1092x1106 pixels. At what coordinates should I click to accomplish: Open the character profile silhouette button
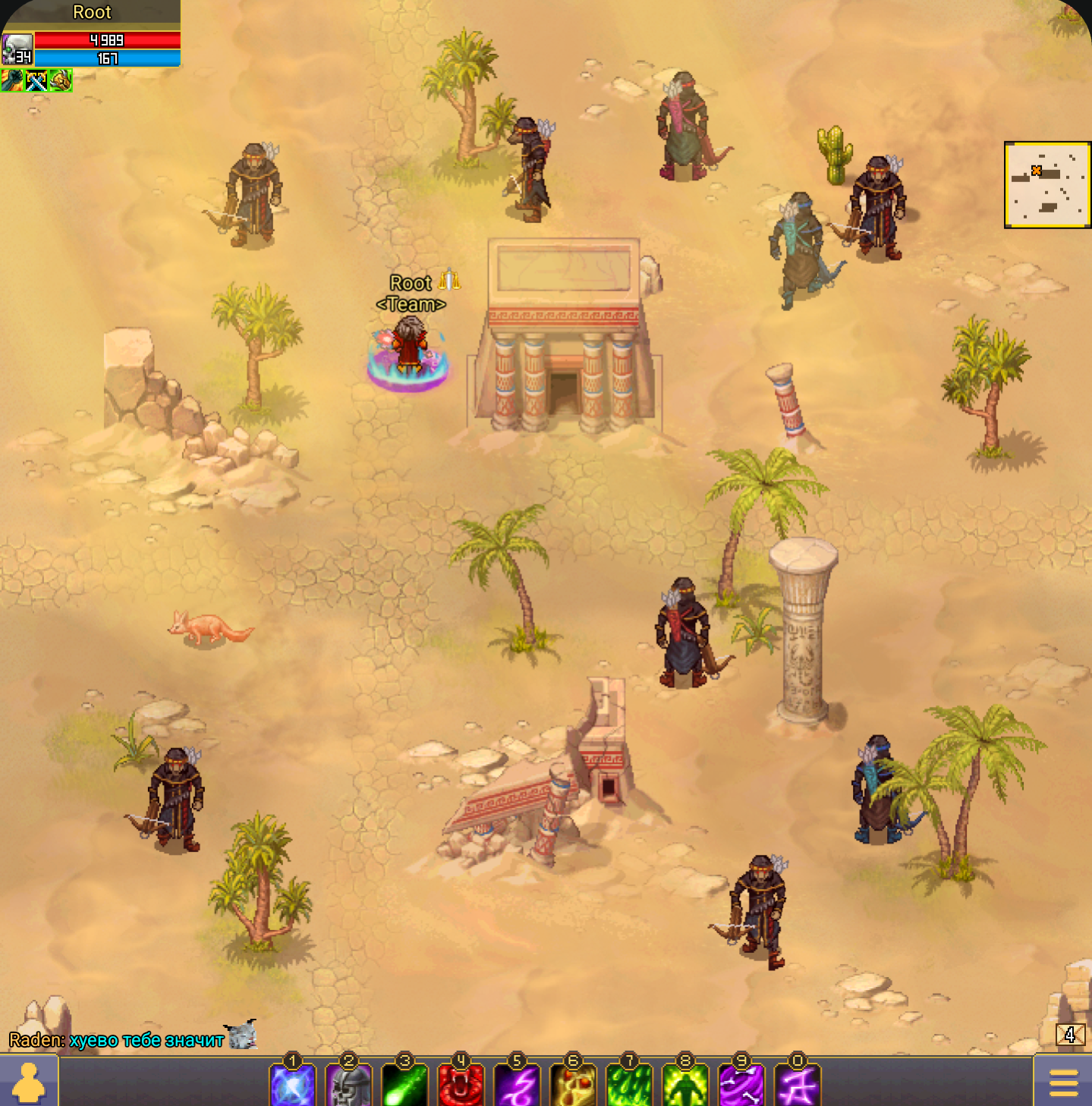pyautogui.click(x=29, y=1082)
